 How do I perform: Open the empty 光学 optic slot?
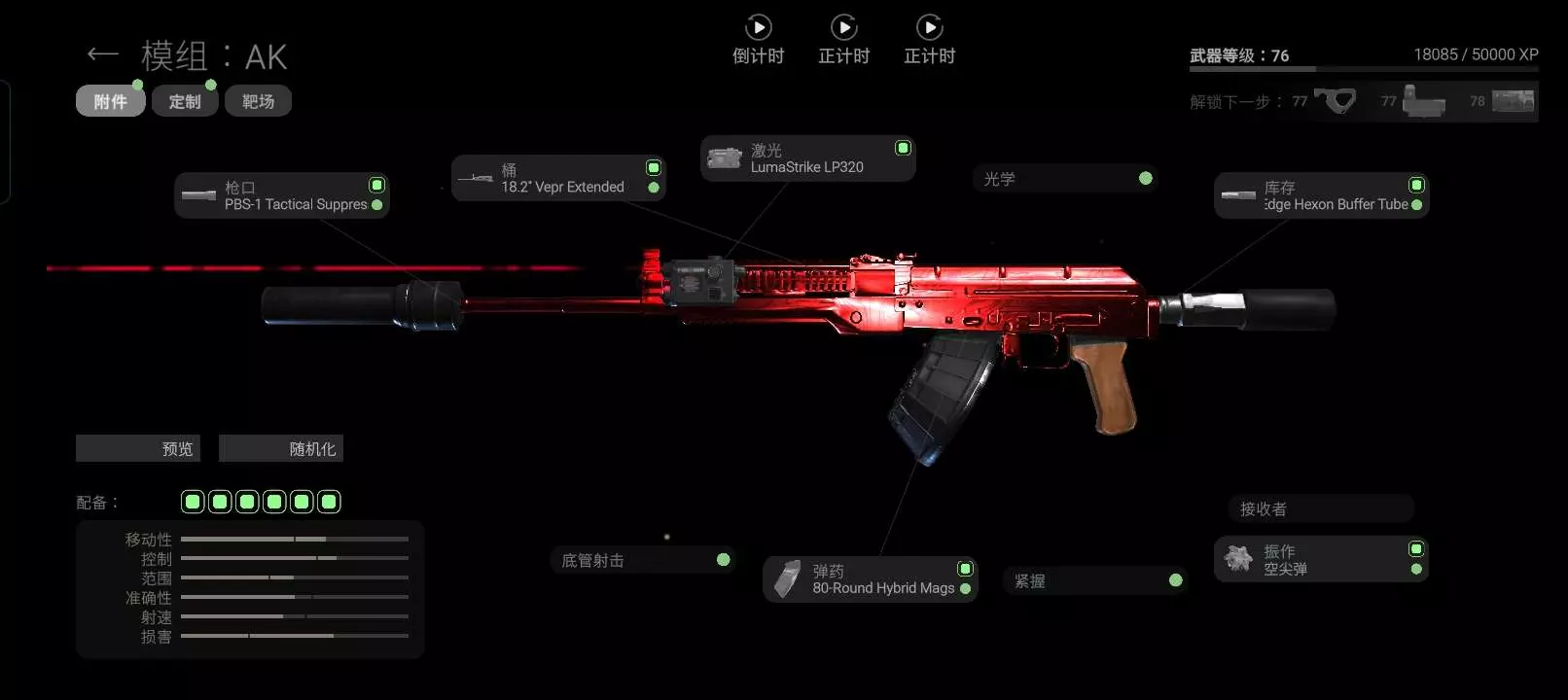pos(1065,179)
